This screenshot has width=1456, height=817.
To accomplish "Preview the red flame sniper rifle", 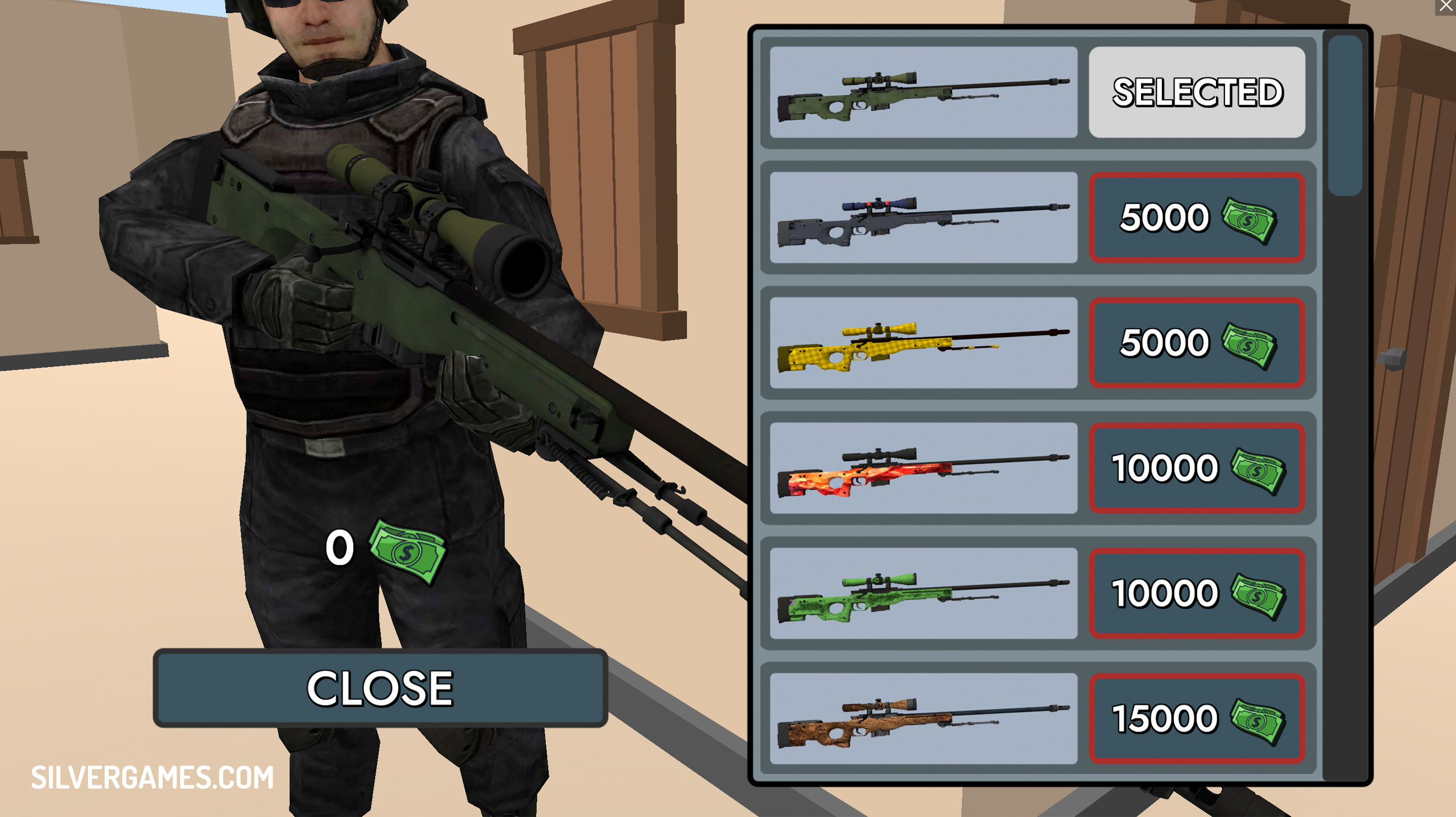I will click(923, 468).
